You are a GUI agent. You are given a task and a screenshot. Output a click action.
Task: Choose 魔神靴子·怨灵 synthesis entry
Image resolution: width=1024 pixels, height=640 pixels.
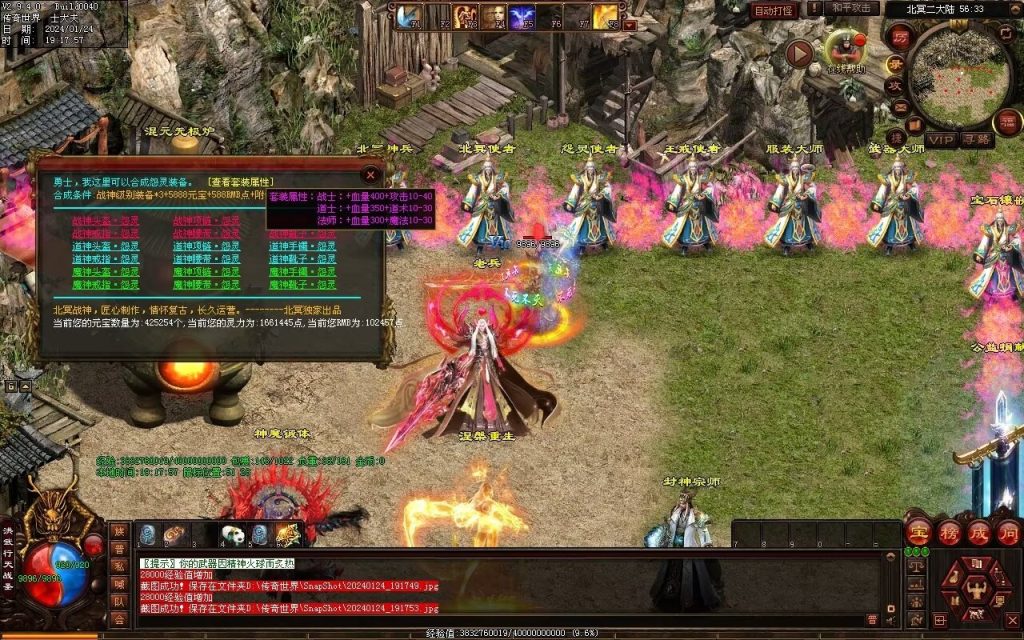click(x=302, y=284)
